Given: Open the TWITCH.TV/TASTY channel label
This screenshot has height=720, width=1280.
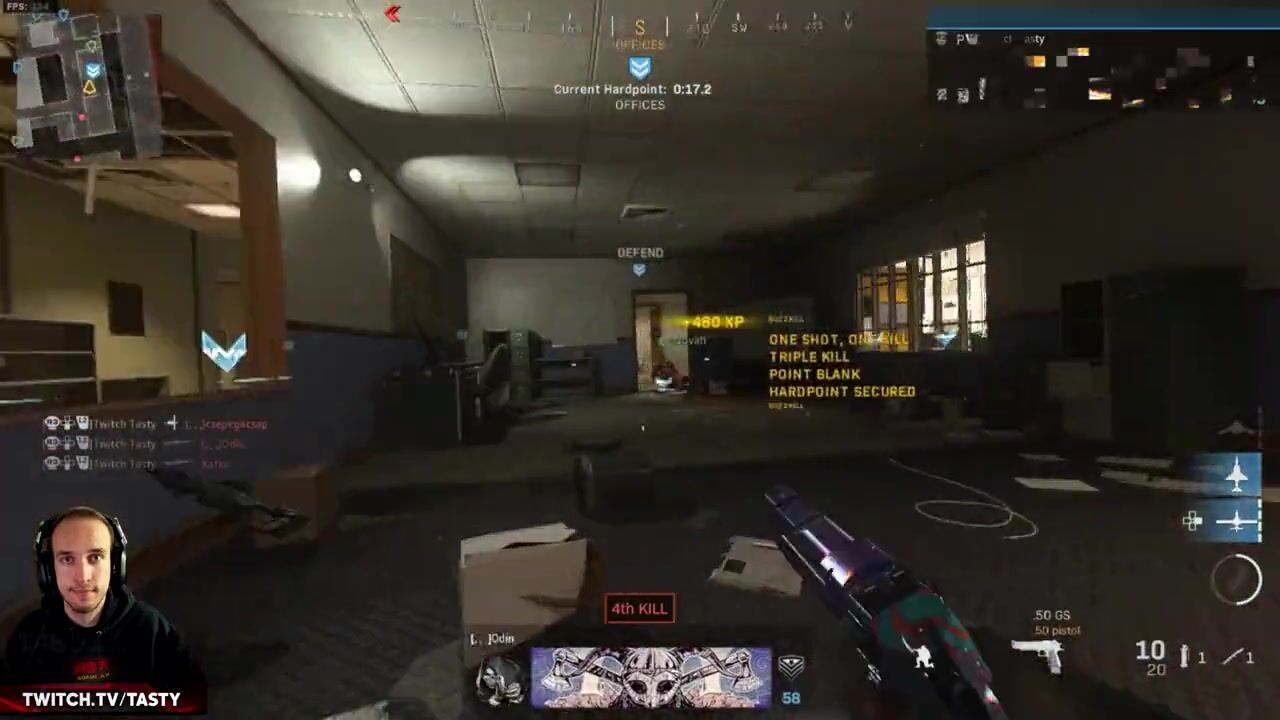Looking at the screenshot, I should point(101,699).
